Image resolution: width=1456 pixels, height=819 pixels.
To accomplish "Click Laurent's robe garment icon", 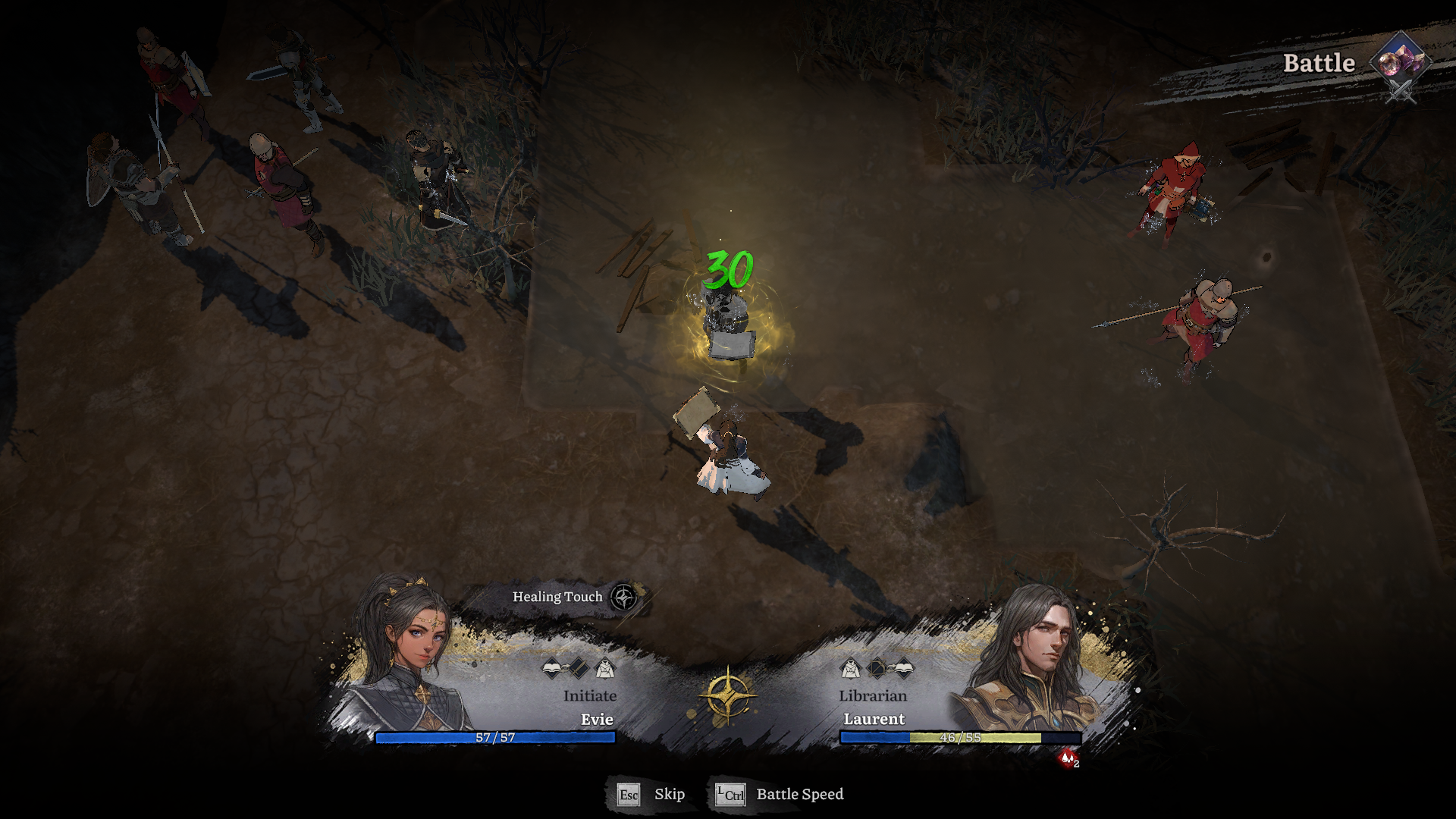I will [x=851, y=670].
